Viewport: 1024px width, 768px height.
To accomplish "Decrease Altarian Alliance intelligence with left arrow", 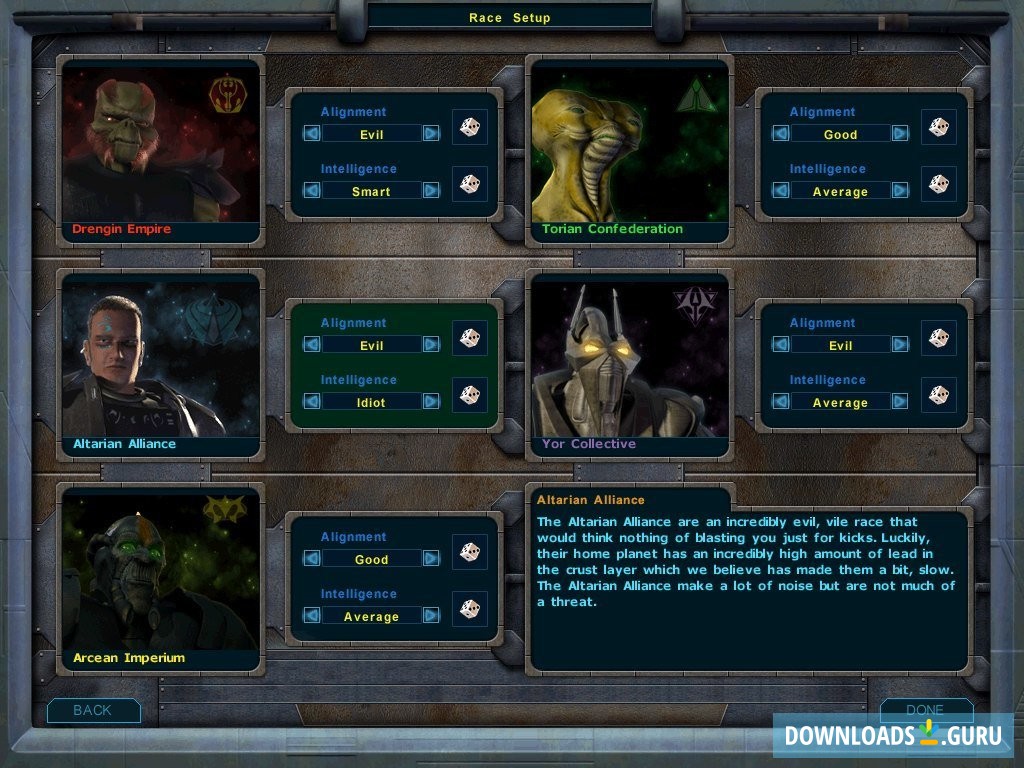I will click(x=312, y=401).
